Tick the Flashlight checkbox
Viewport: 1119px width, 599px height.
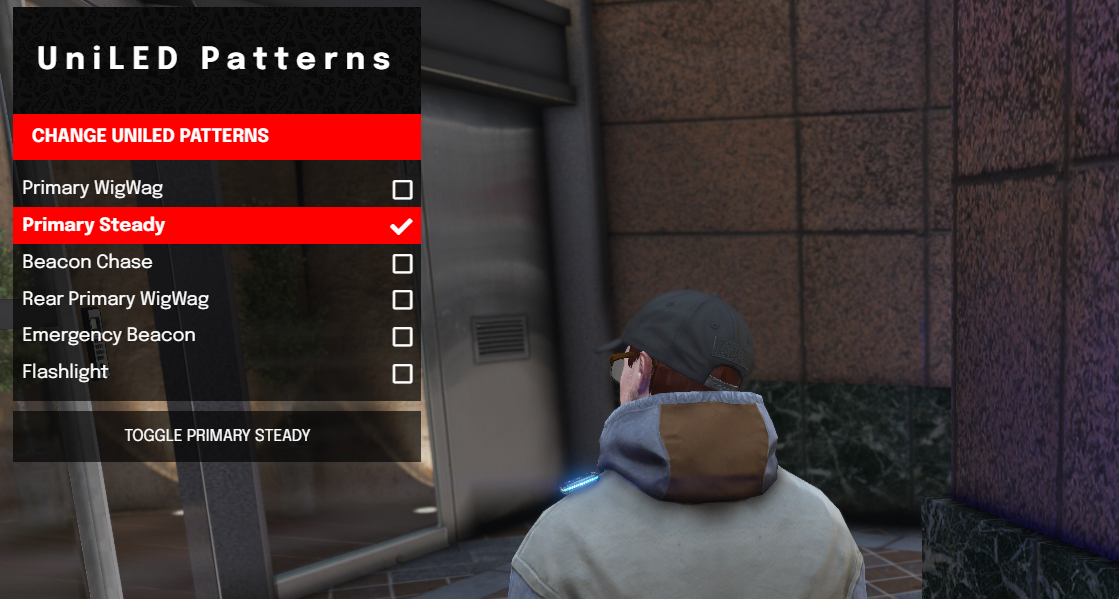pos(402,374)
